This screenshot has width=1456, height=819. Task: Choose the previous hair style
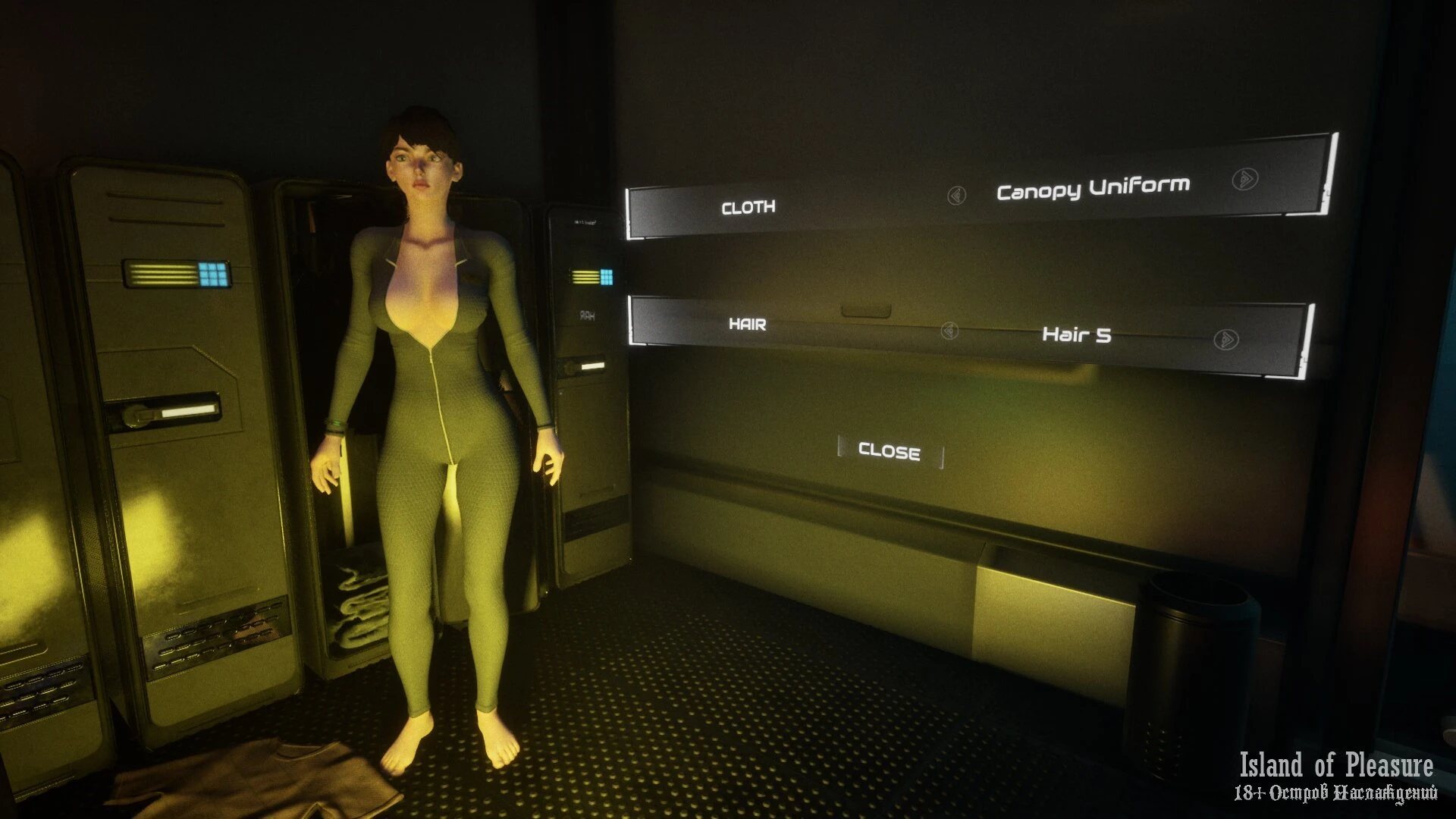coord(949,331)
